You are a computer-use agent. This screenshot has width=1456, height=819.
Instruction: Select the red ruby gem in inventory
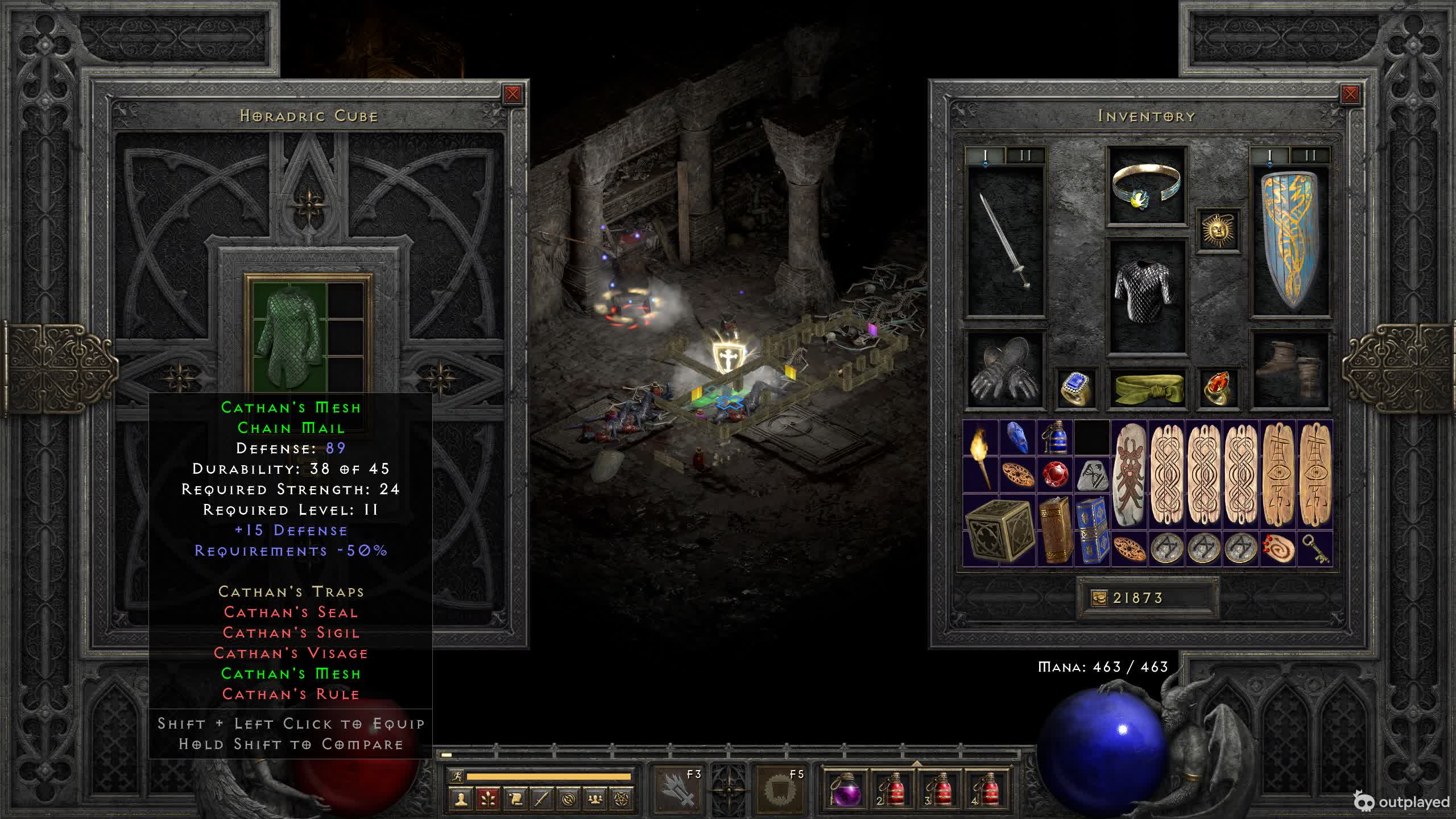pyautogui.click(x=1055, y=474)
